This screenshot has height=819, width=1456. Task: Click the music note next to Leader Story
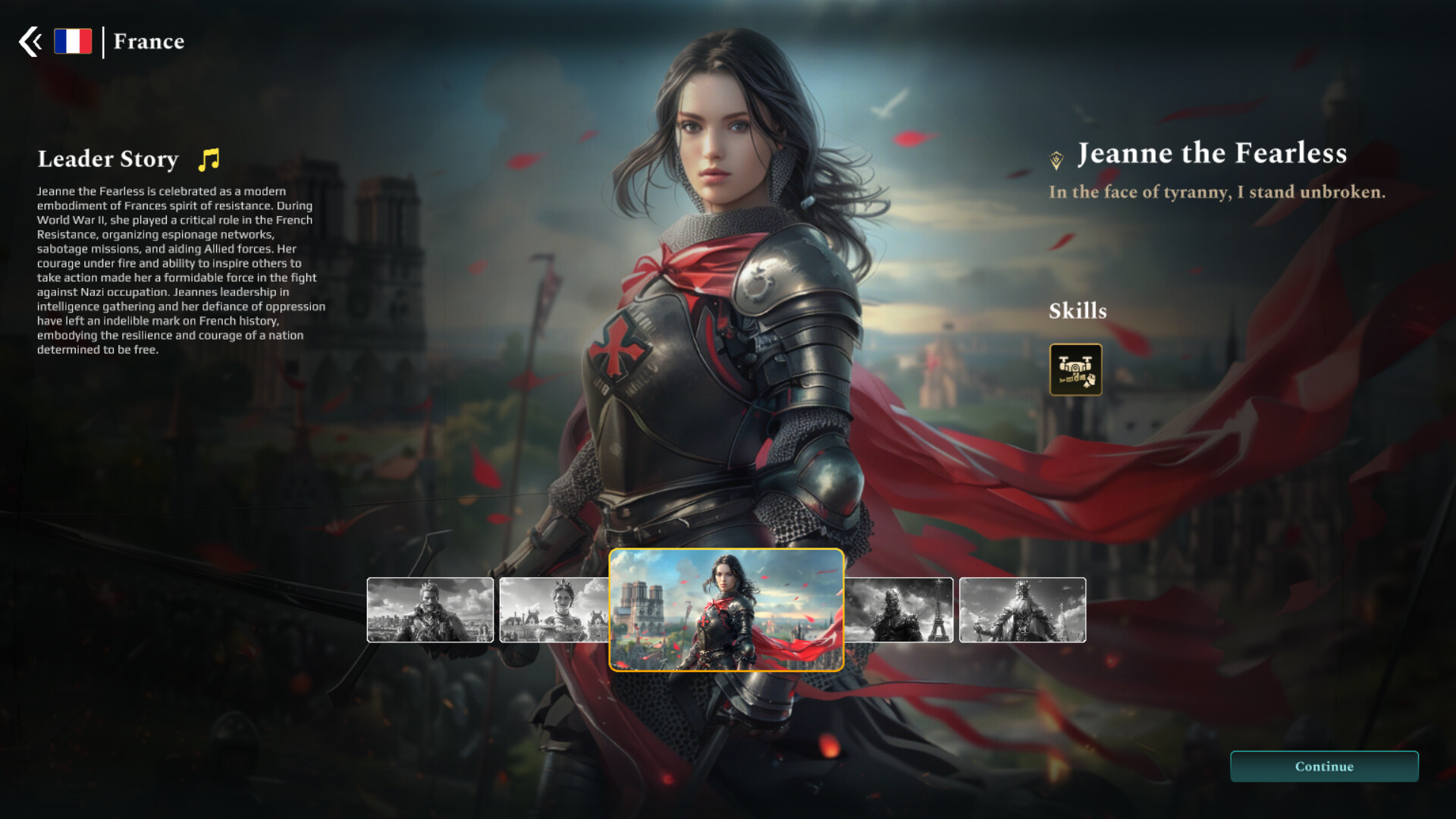[x=207, y=158]
